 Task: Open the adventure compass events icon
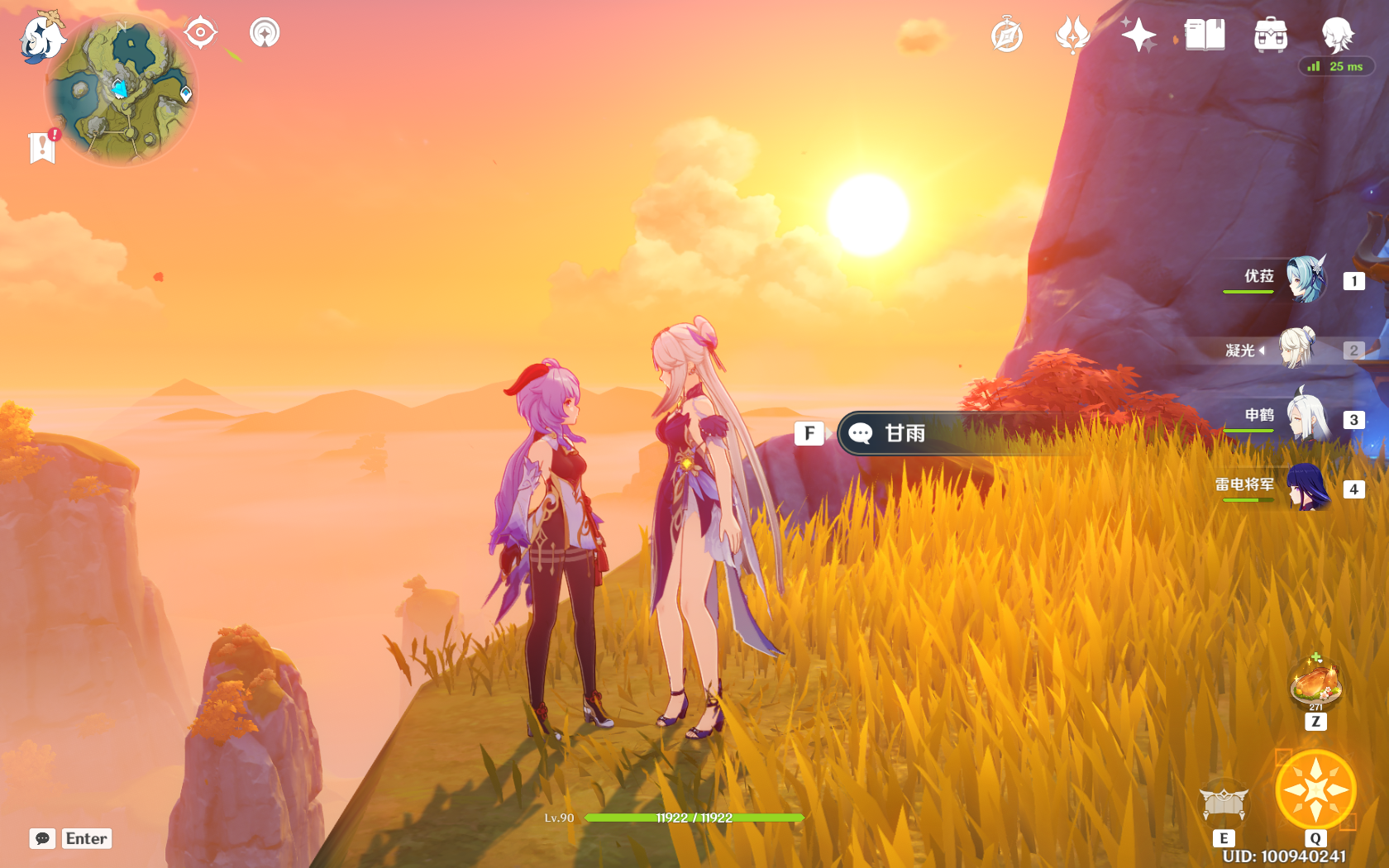click(1007, 36)
